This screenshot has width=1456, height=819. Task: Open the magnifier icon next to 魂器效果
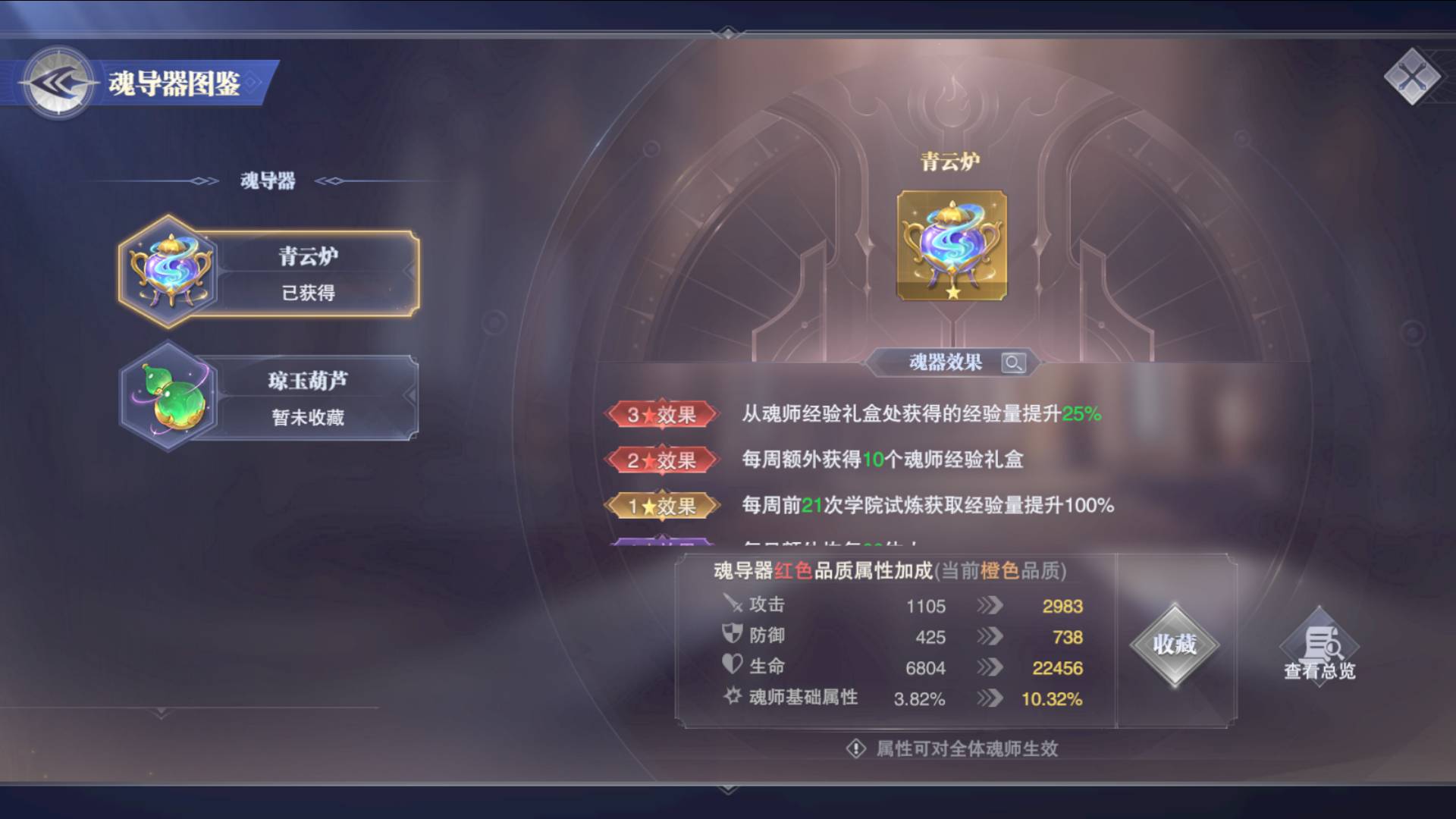pyautogui.click(x=1014, y=362)
